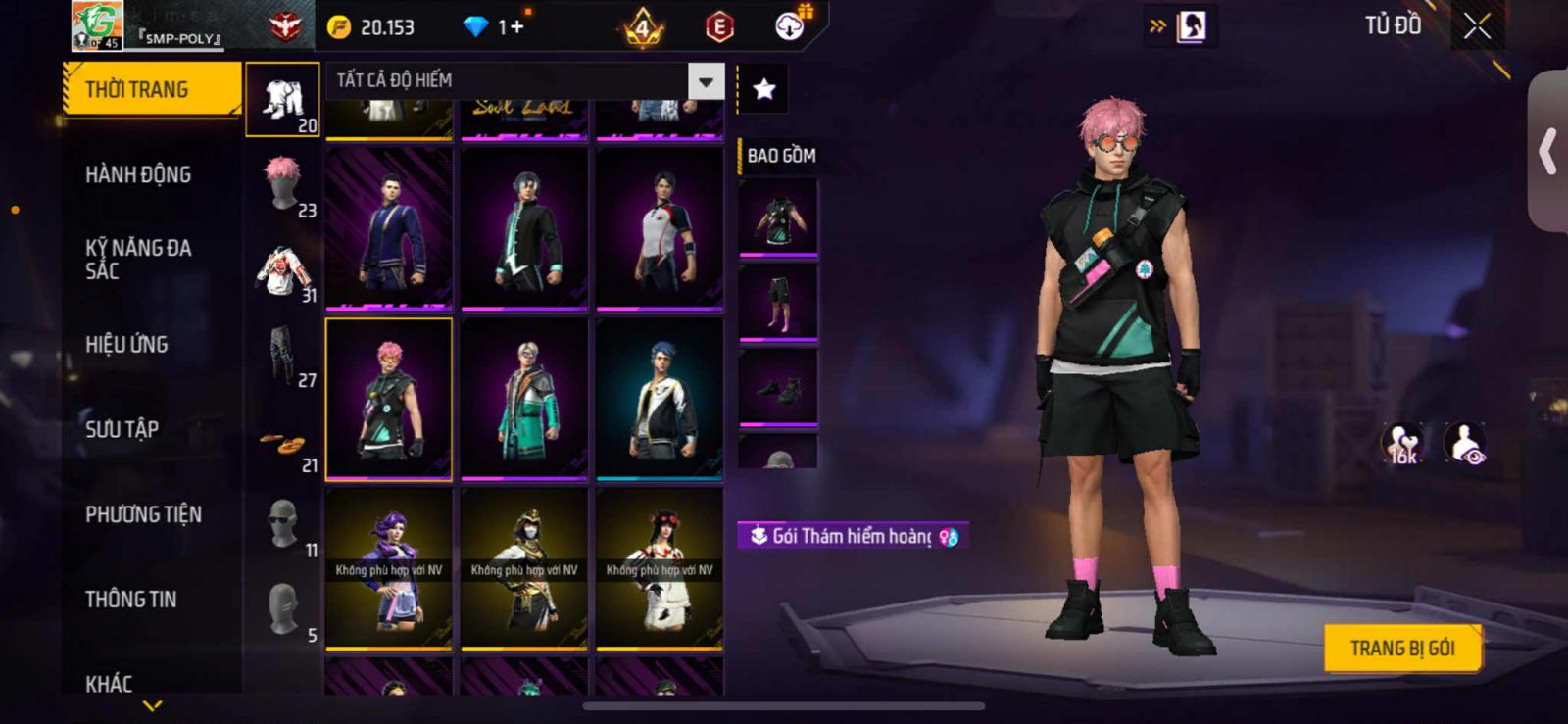
Task: Open the Hiệu Ứng section
Action: coord(126,345)
